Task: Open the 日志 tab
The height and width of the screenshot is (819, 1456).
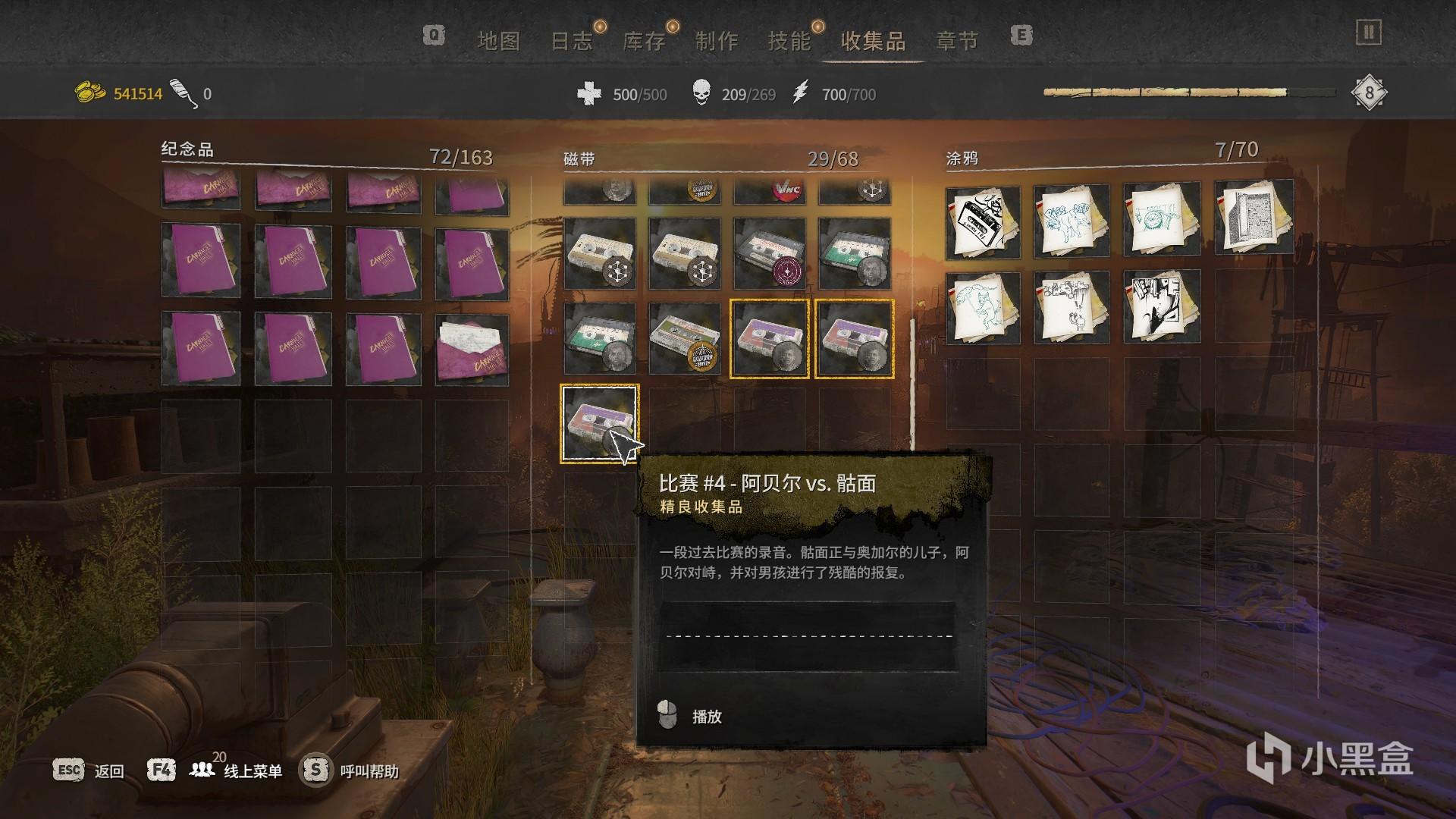Action: pos(571,41)
